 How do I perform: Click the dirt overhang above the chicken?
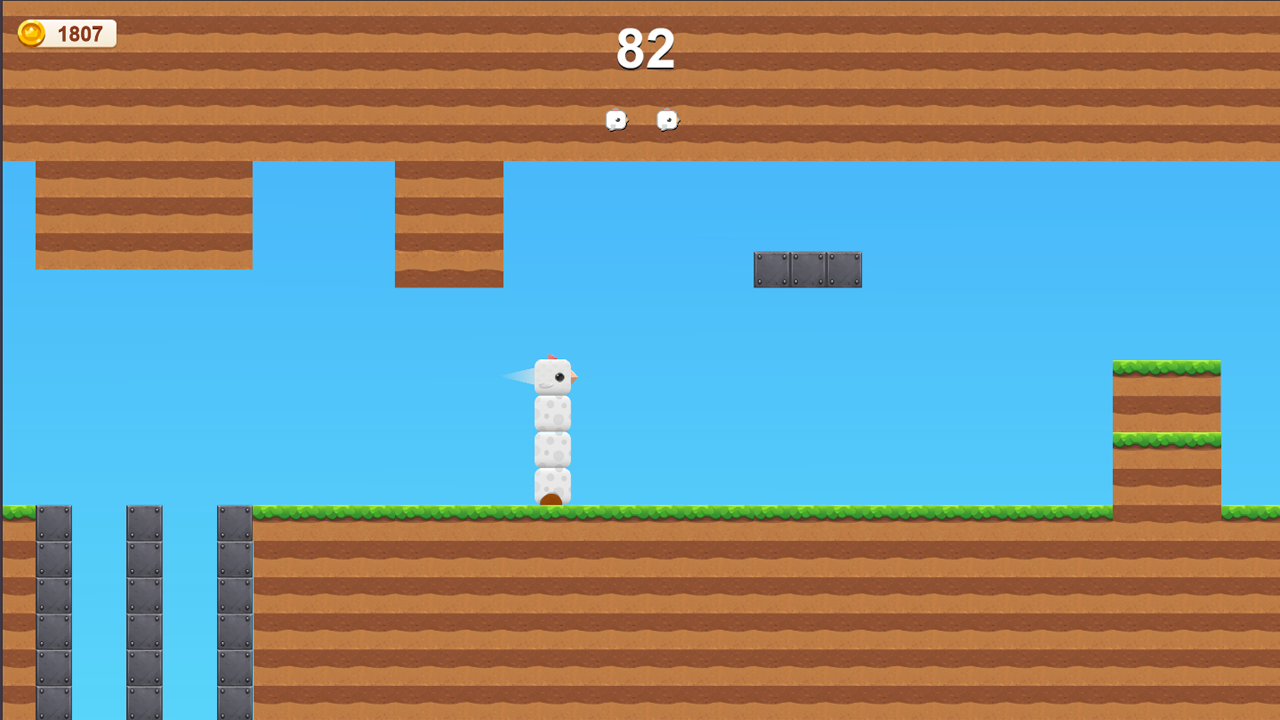(x=448, y=220)
